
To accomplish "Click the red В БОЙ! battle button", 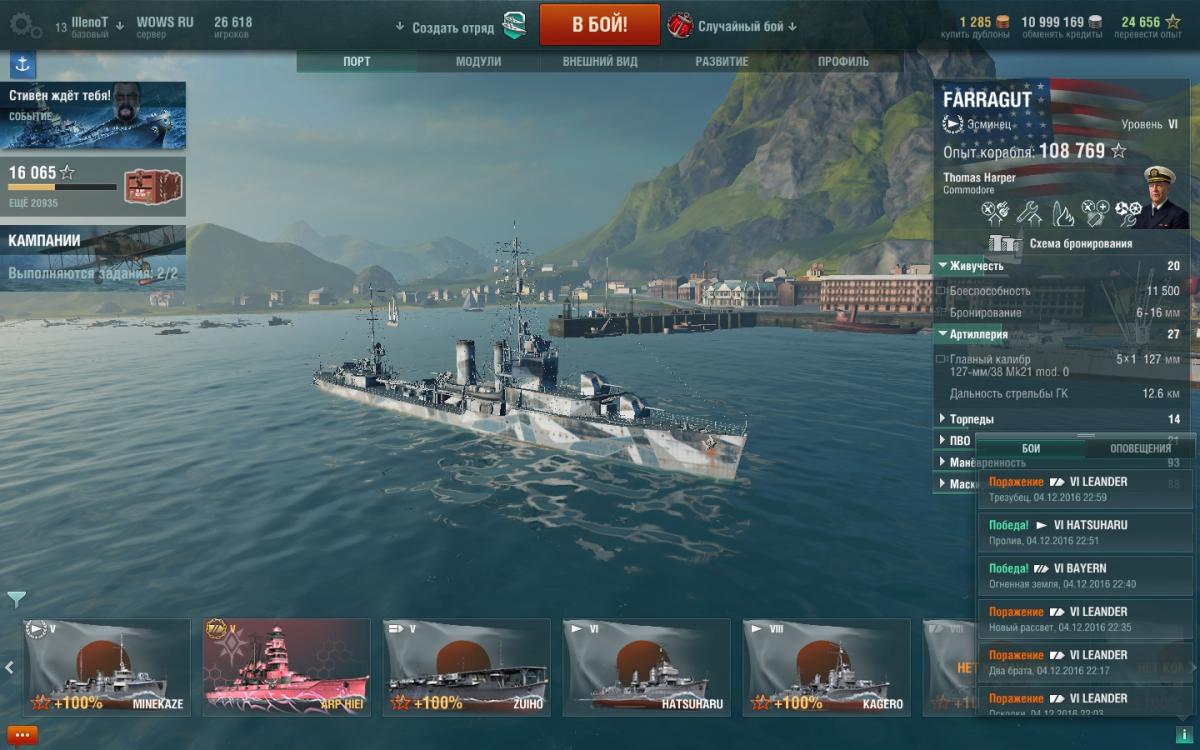I will tap(599, 25).
